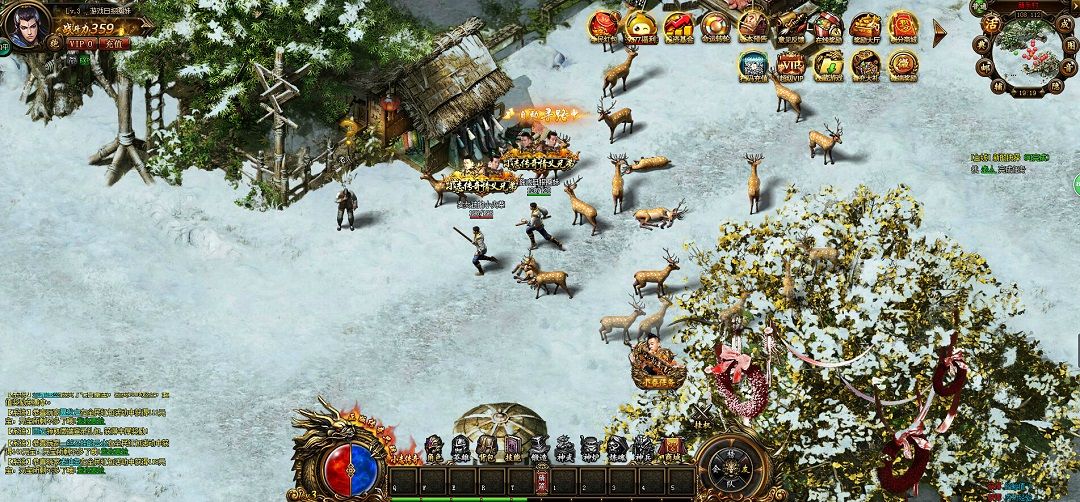Open the 奖励大厅 reward hall icon

tap(866, 27)
